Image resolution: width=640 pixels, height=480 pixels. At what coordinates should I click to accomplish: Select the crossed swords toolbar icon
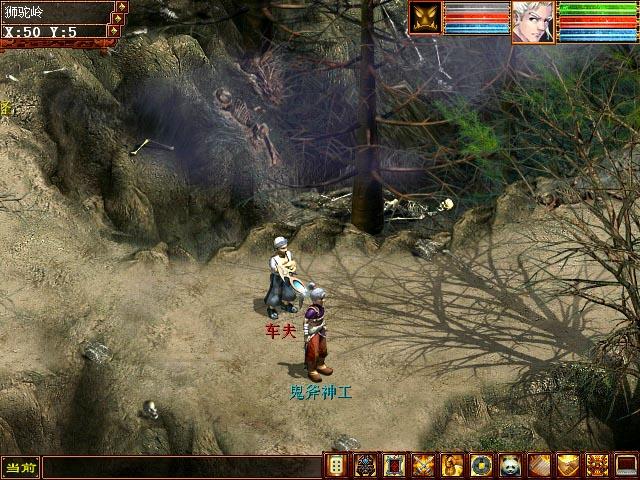tap(424, 465)
